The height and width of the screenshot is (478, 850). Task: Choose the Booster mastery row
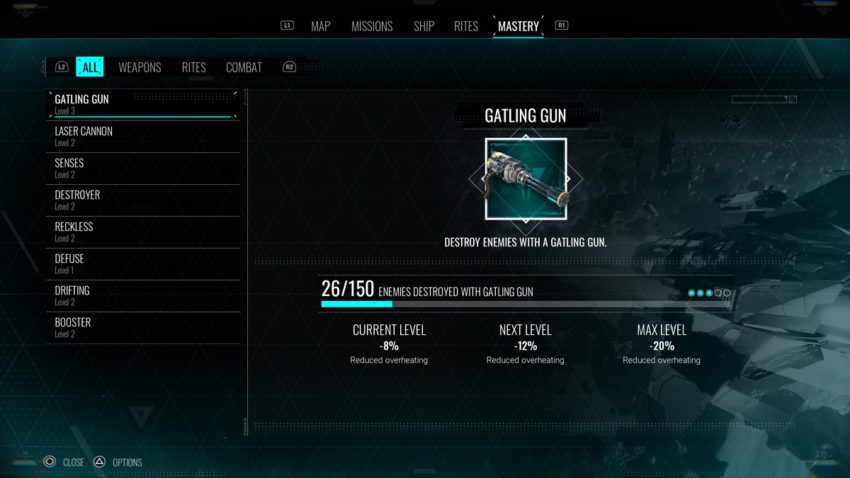pyautogui.click(x=143, y=328)
